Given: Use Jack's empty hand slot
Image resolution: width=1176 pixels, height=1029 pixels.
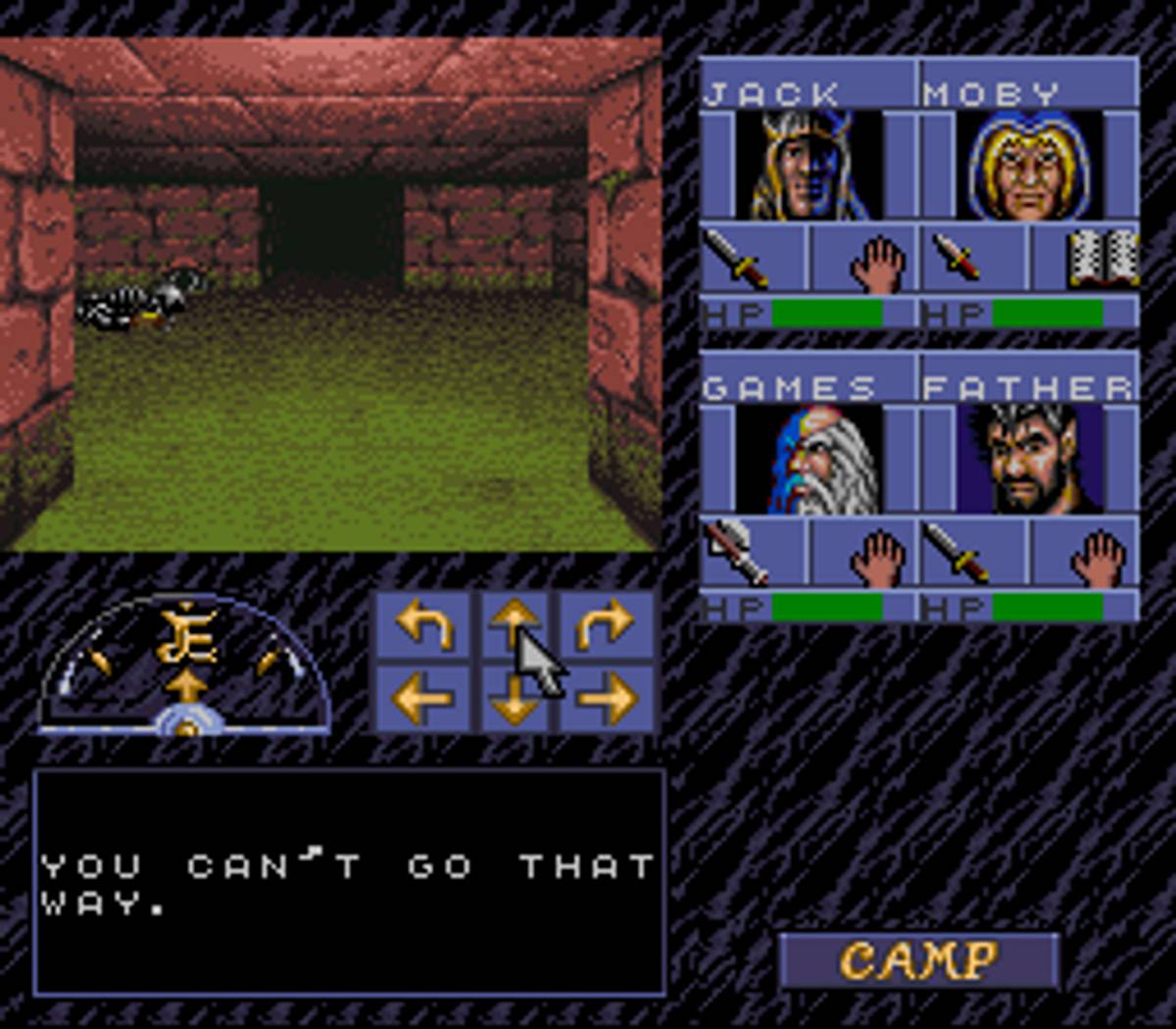Looking at the screenshot, I should 862,259.
